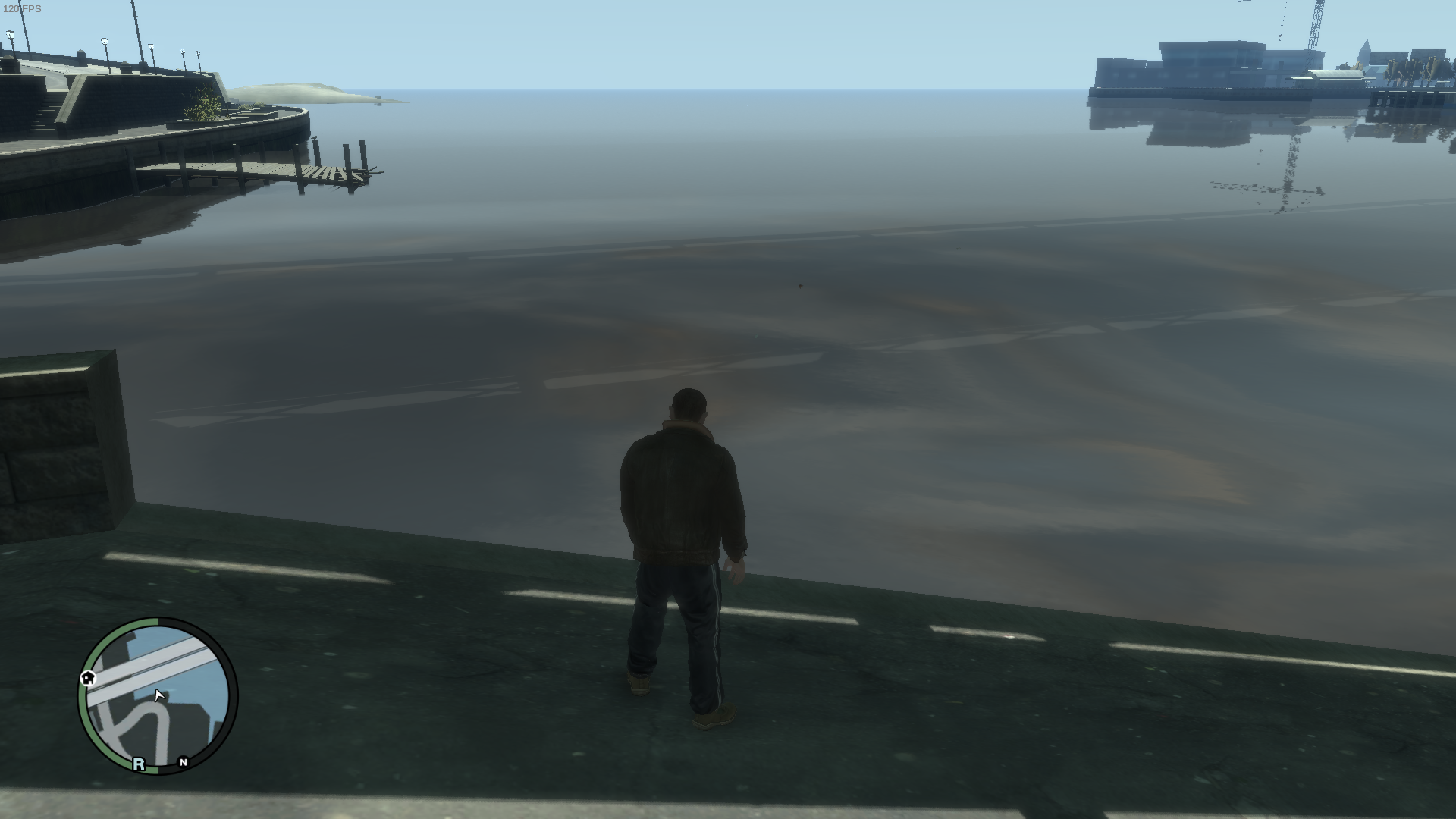The image size is (1456, 819).
Task: Click the safehouse icon on the minimap
Action: pyautogui.click(x=89, y=678)
